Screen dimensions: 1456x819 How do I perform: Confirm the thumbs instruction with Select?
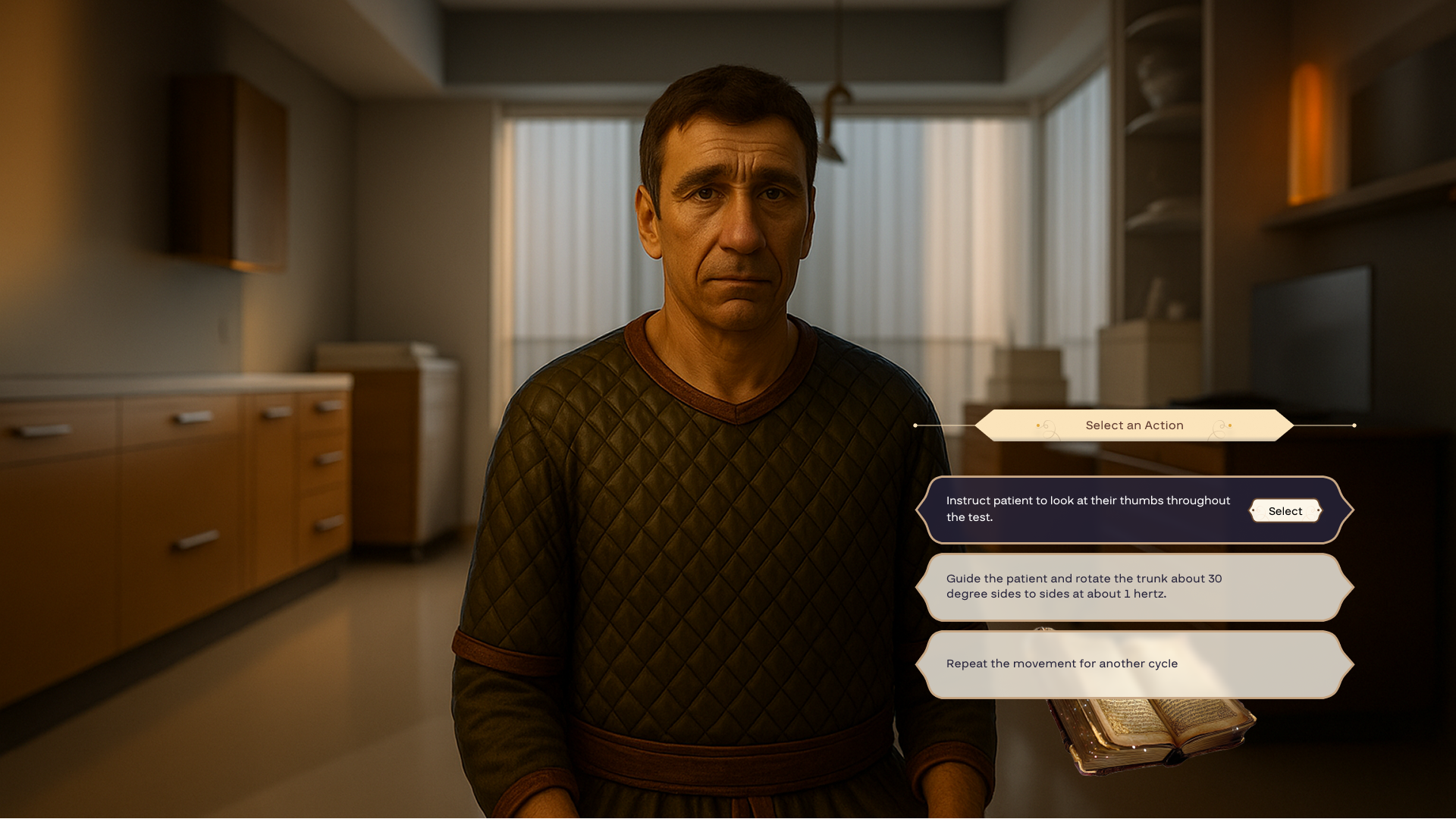click(1285, 510)
